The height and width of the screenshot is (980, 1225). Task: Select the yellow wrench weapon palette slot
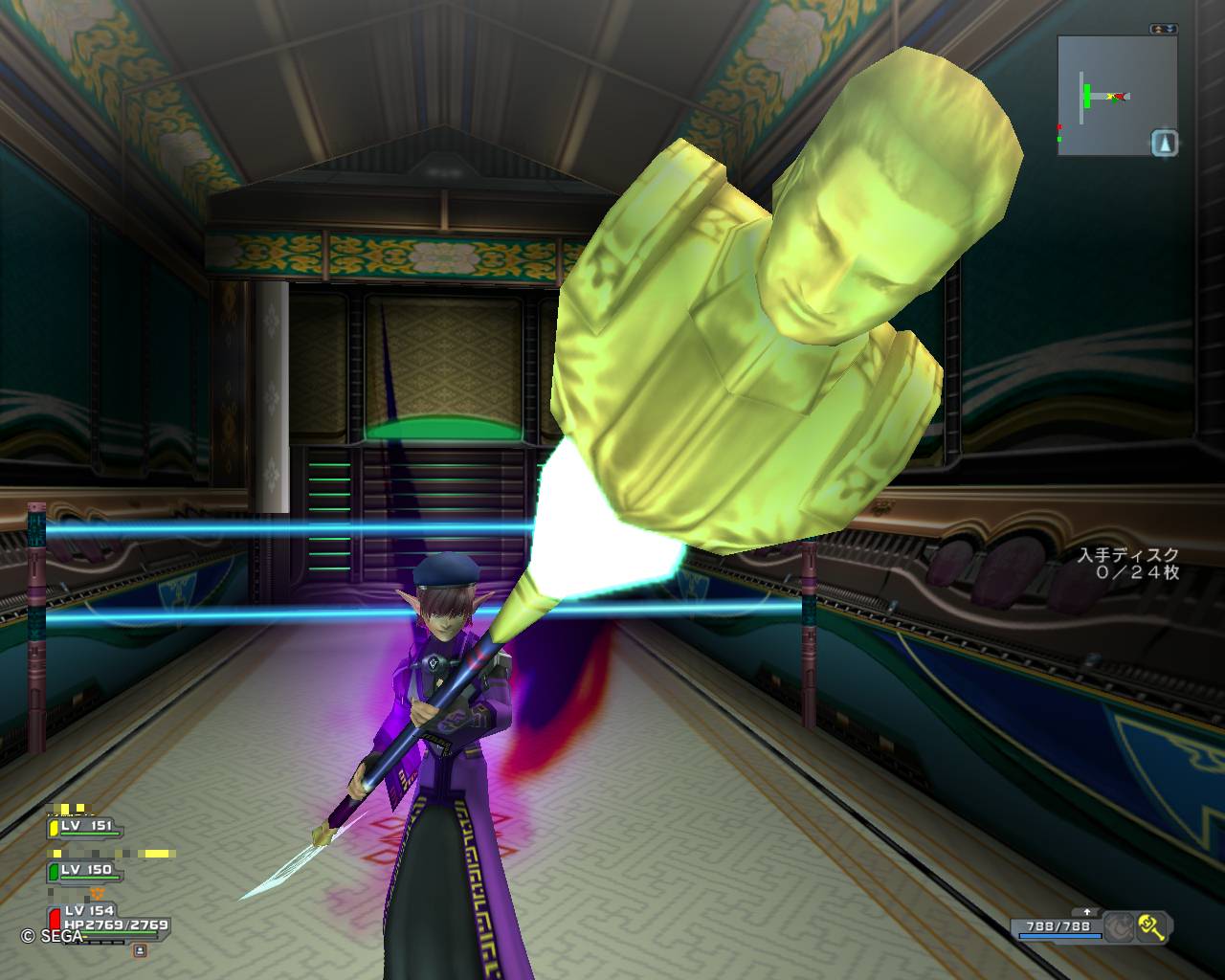tap(1151, 926)
